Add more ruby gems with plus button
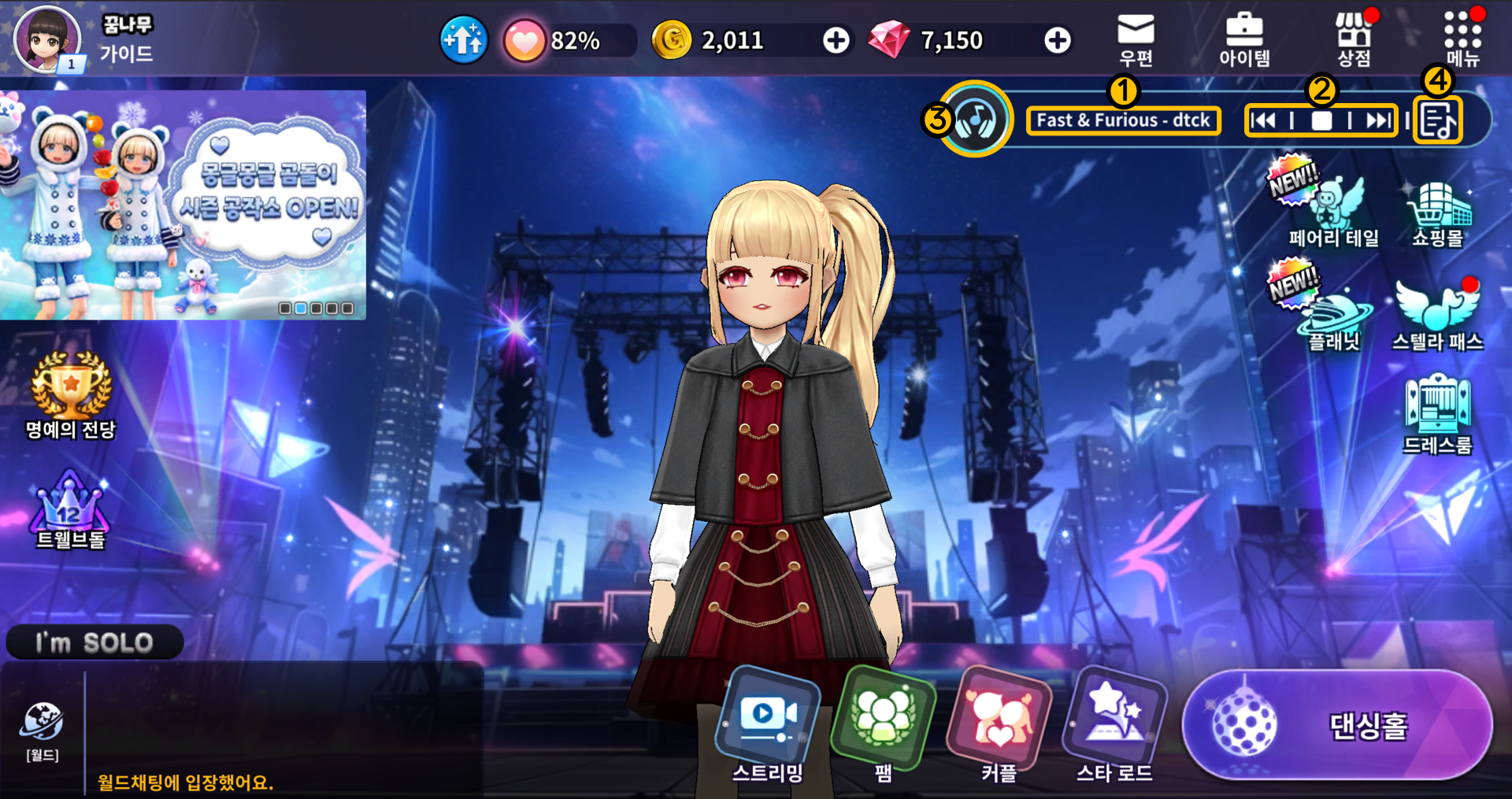This screenshot has width=1512, height=799. pos(1058,40)
